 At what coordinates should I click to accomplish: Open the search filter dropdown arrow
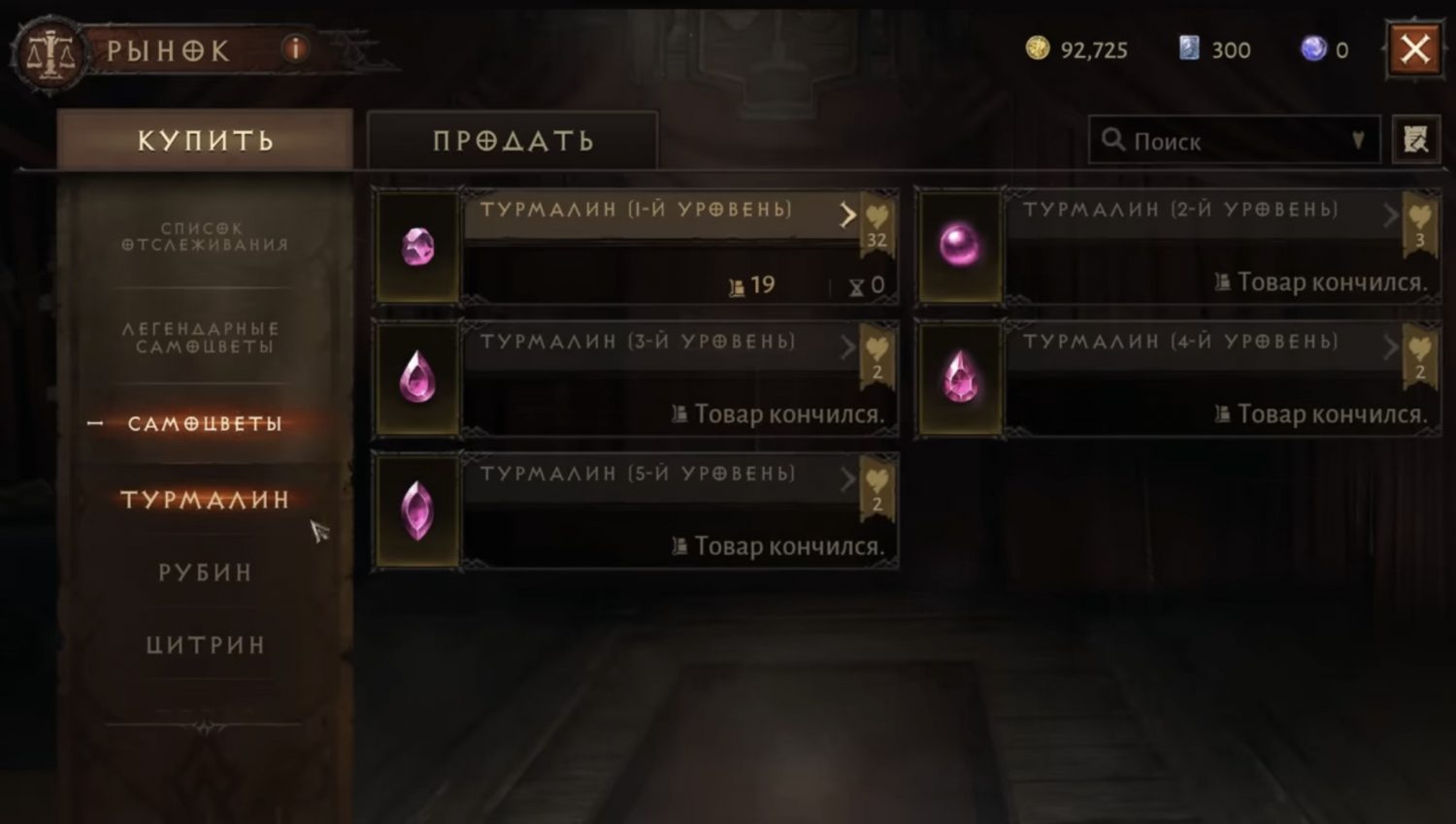tap(1360, 140)
